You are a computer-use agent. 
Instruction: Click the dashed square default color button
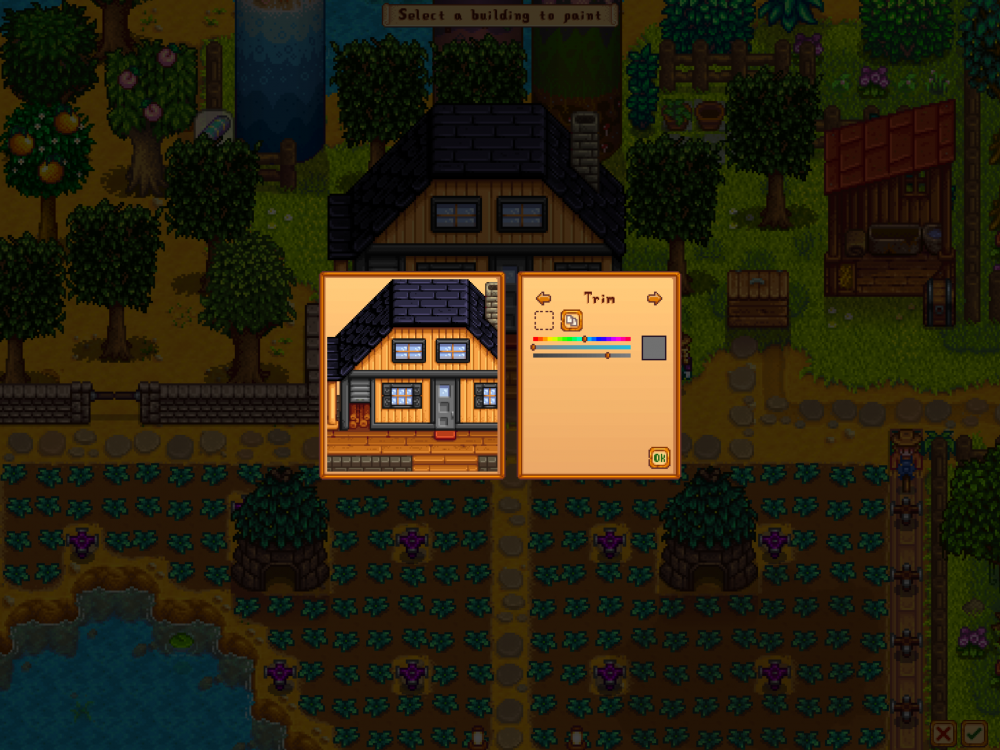[544, 321]
